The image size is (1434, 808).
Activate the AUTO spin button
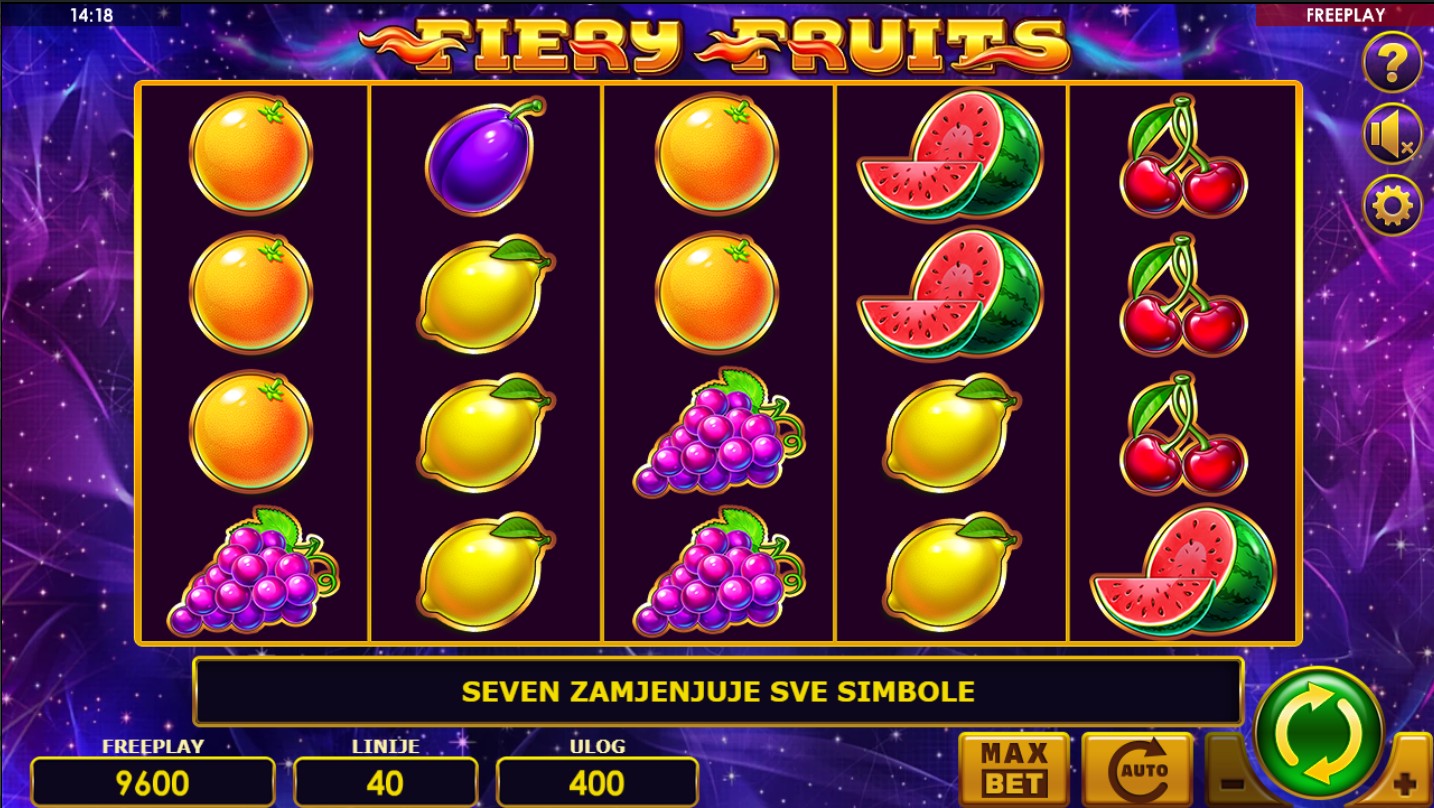click(x=1137, y=768)
